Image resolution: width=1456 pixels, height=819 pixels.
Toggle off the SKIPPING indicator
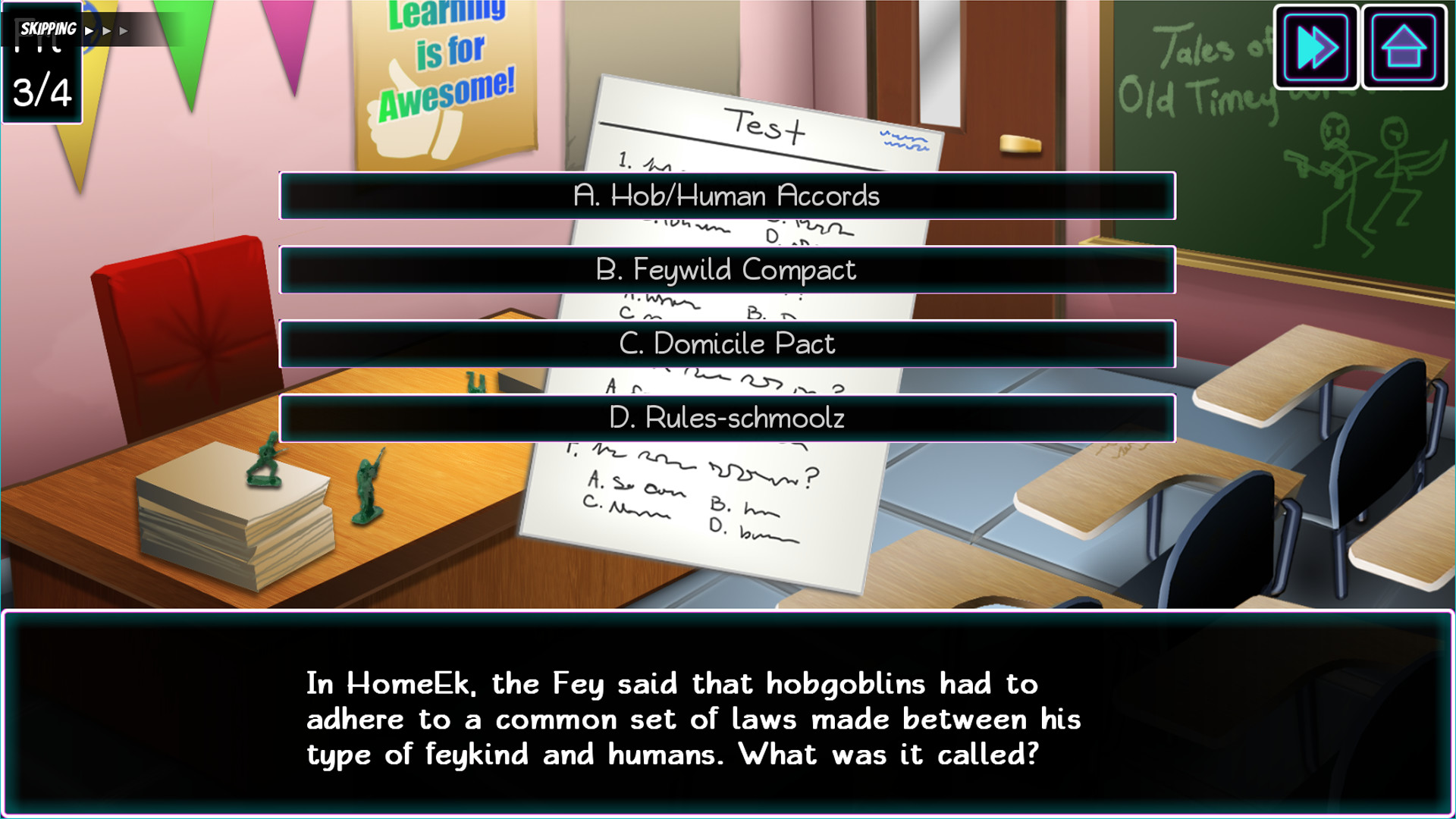(x=45, y=29)
